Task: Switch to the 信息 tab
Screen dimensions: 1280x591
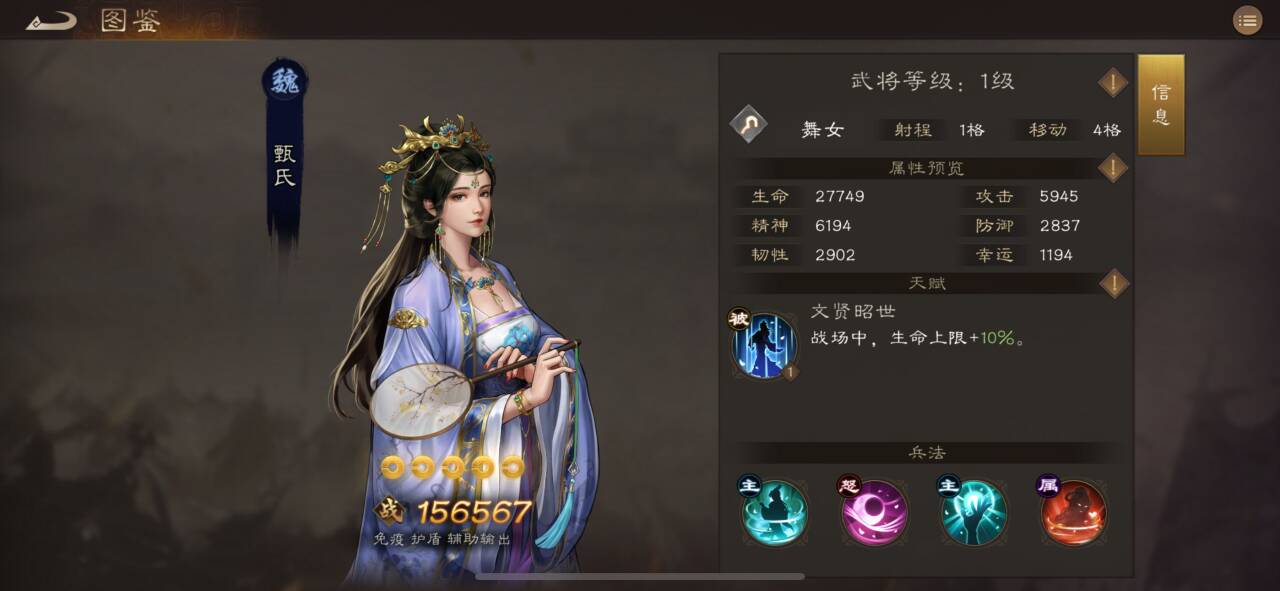Action: coord(1161,105)
